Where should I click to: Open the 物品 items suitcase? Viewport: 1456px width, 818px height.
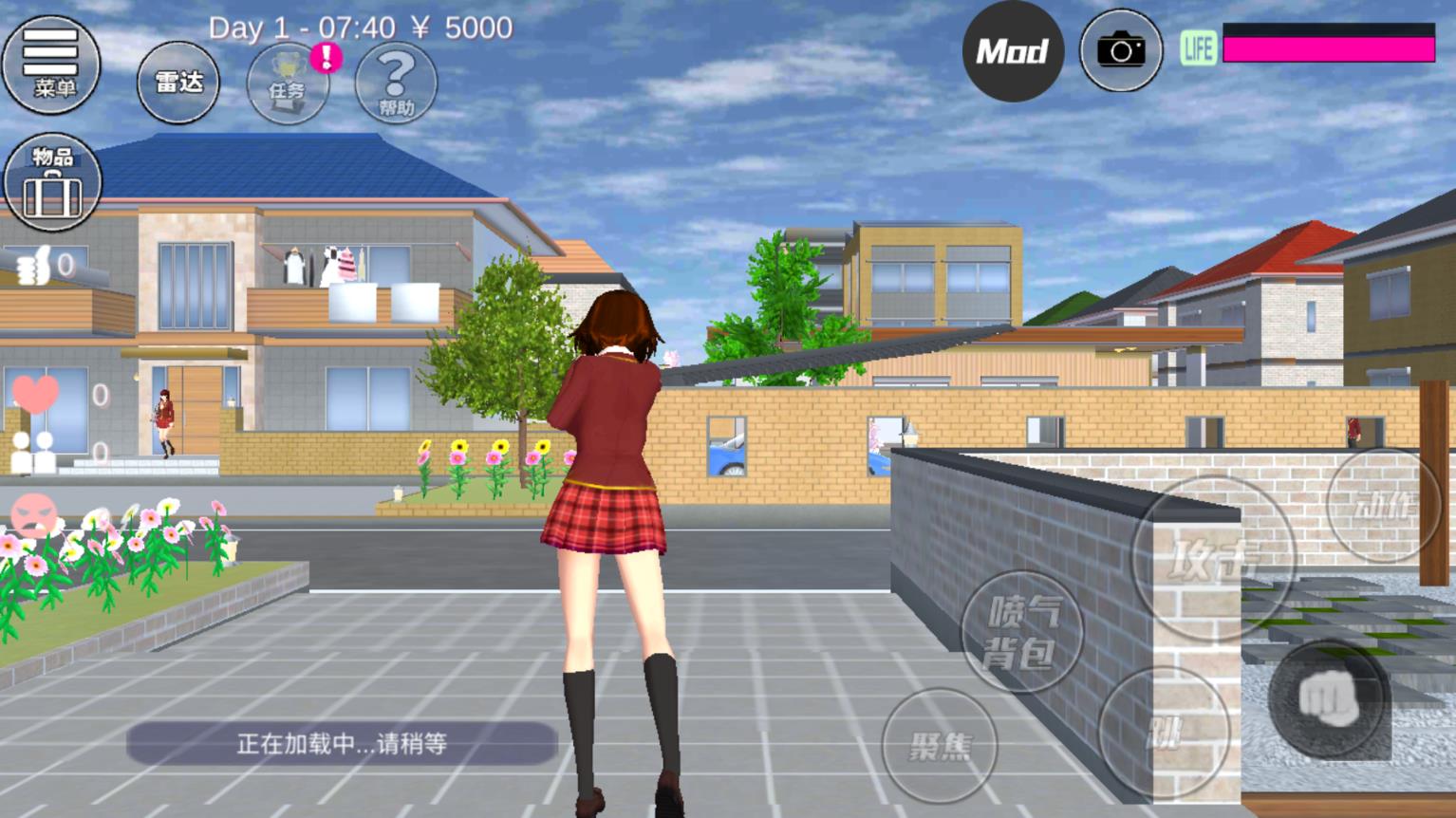click(52, 182)
